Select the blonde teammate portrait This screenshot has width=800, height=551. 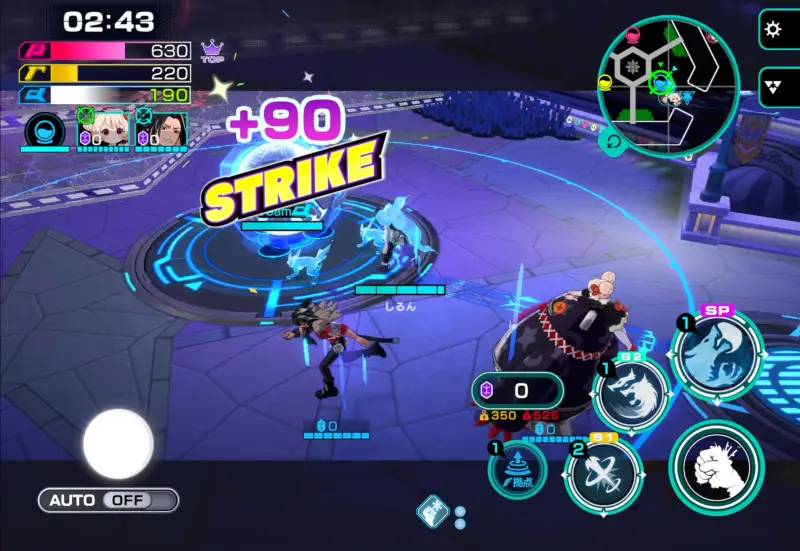[109, 131]
